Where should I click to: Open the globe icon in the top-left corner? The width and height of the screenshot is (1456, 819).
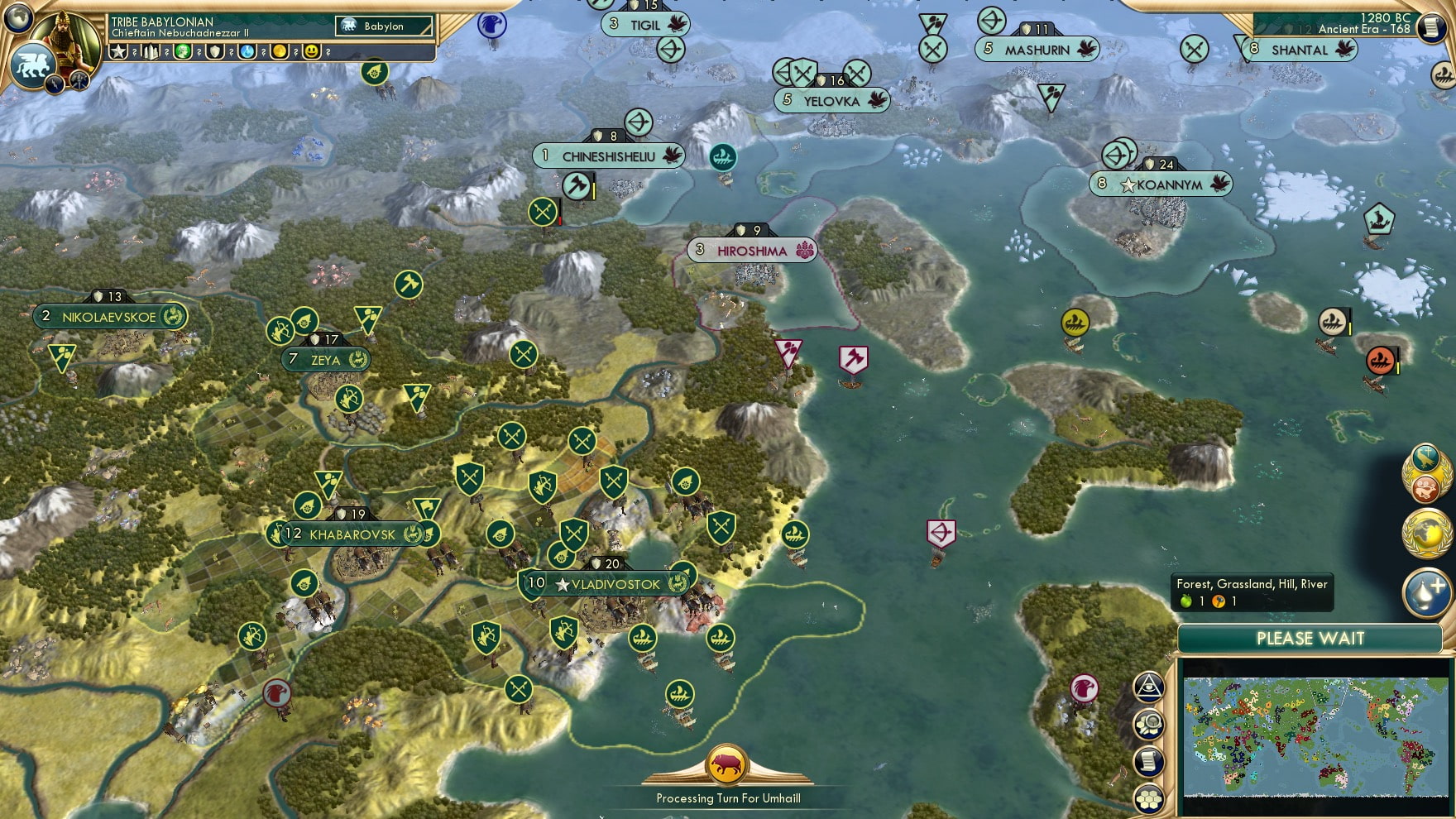(x=17, y=17)
